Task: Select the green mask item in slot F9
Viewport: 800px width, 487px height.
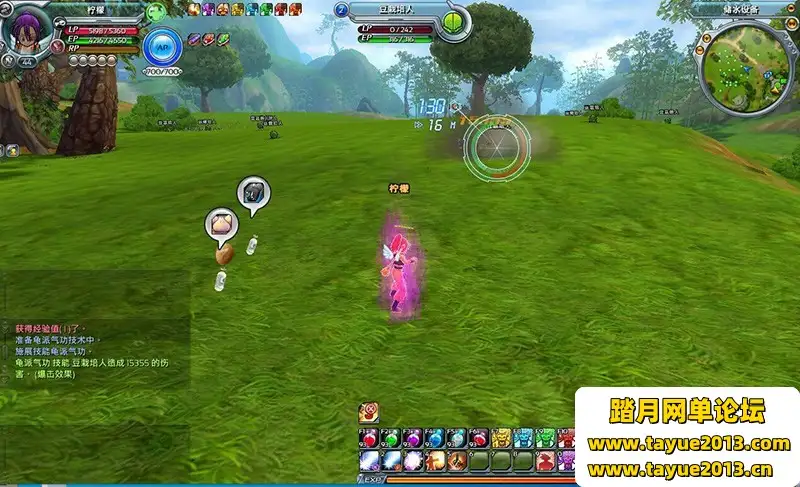Action: pyautogui.click(x=545, y=438)
